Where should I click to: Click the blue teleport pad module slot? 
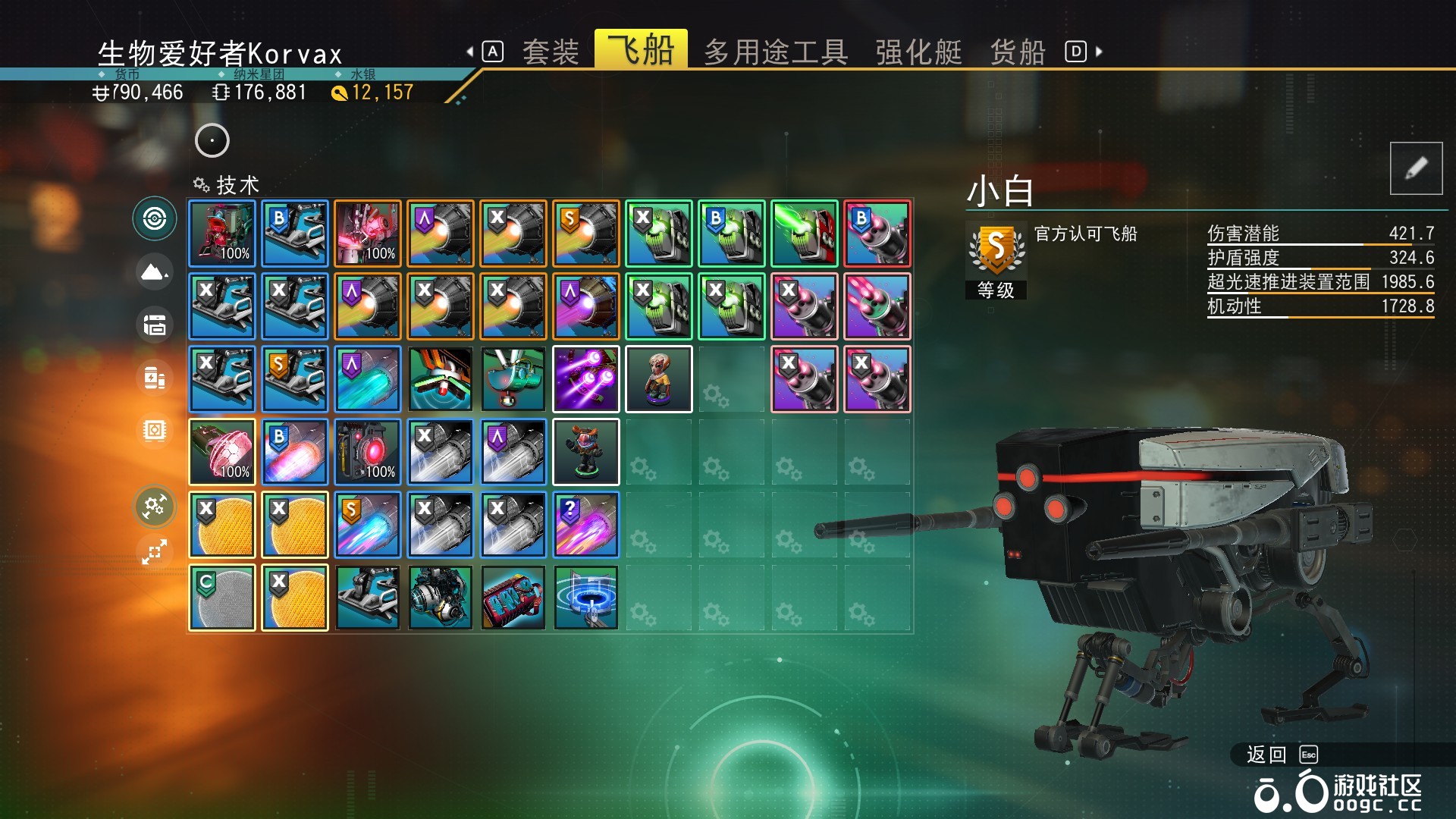585,598
